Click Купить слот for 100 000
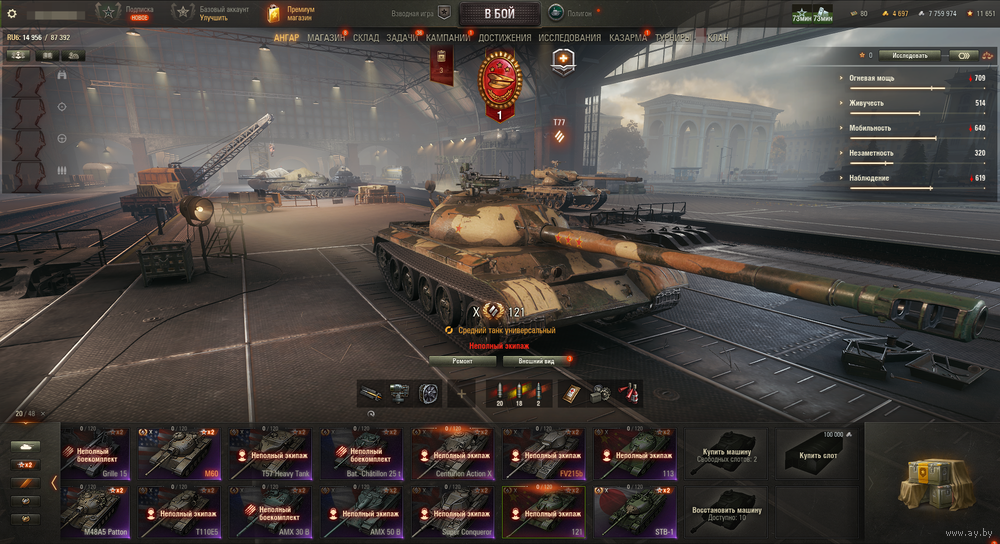 [x=818, y=454]
